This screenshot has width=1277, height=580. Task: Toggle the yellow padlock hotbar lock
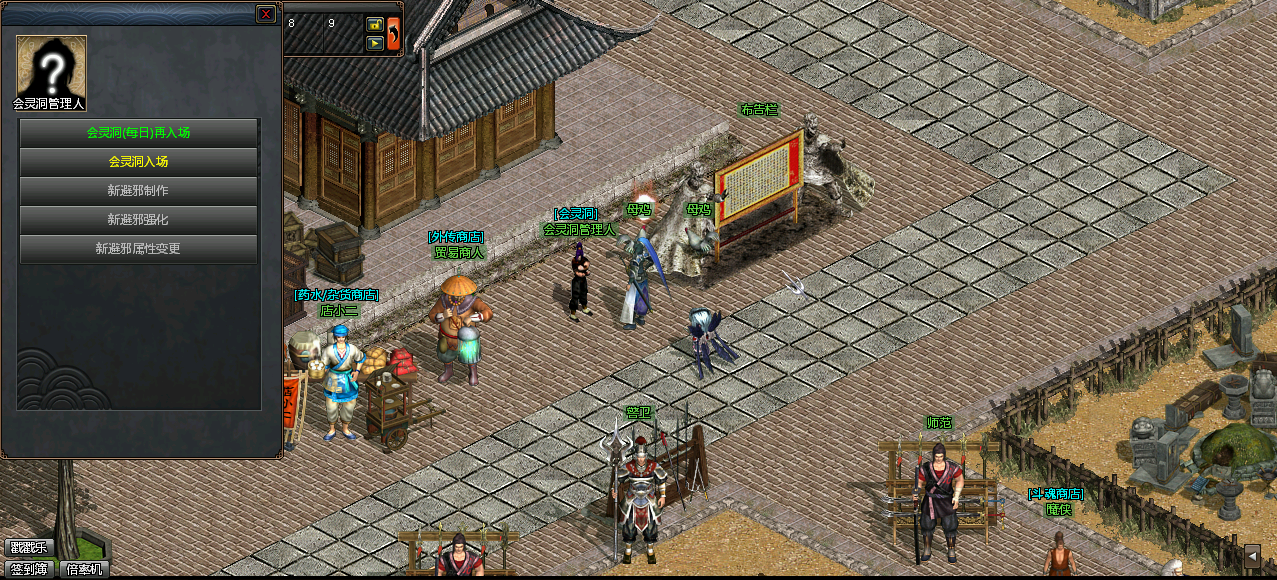[x=375, y=24]
